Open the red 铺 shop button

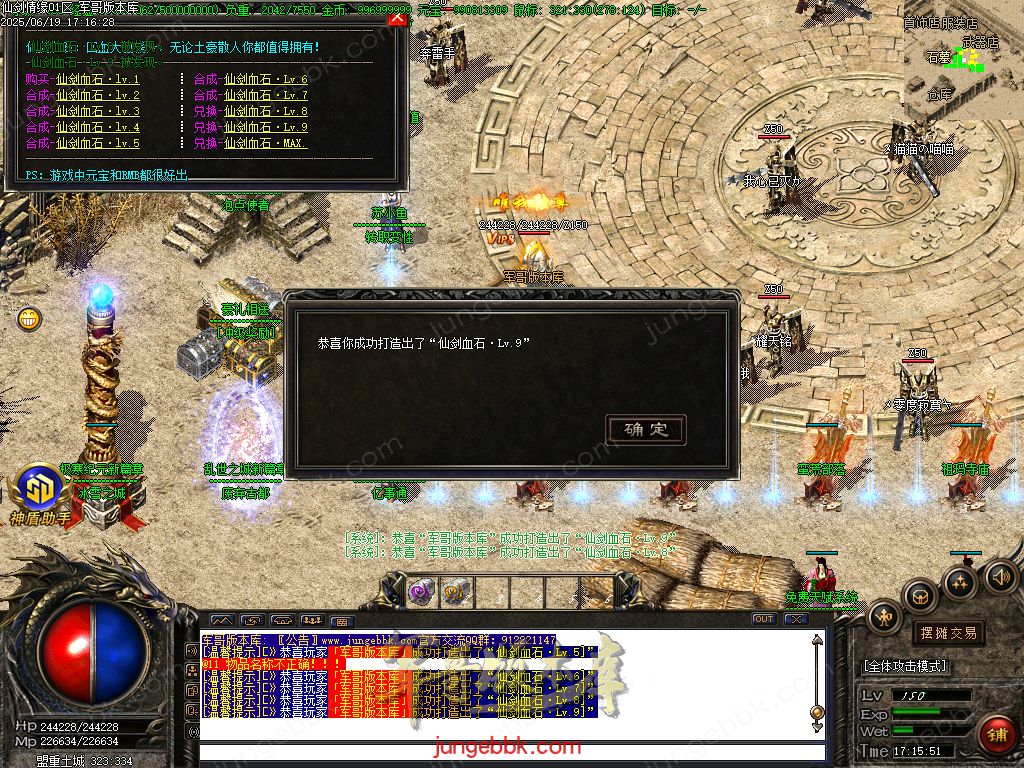click(996, 735)
